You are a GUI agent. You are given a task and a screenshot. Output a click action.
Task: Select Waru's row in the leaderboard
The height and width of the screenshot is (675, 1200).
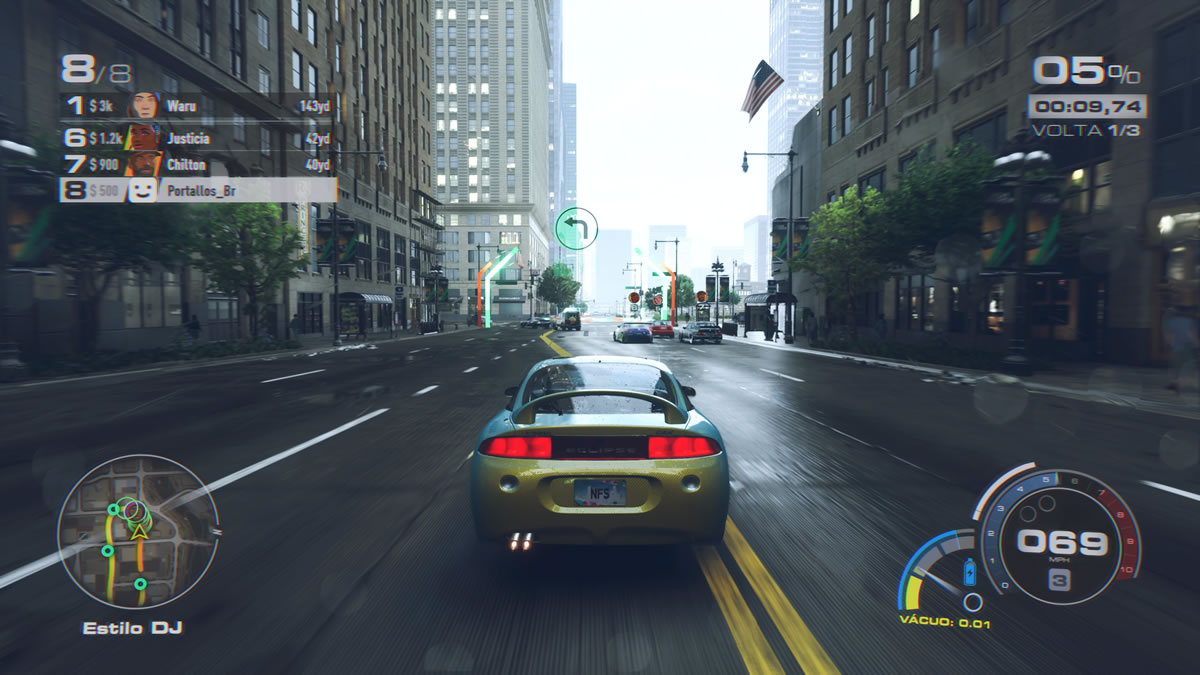[198, 106]
